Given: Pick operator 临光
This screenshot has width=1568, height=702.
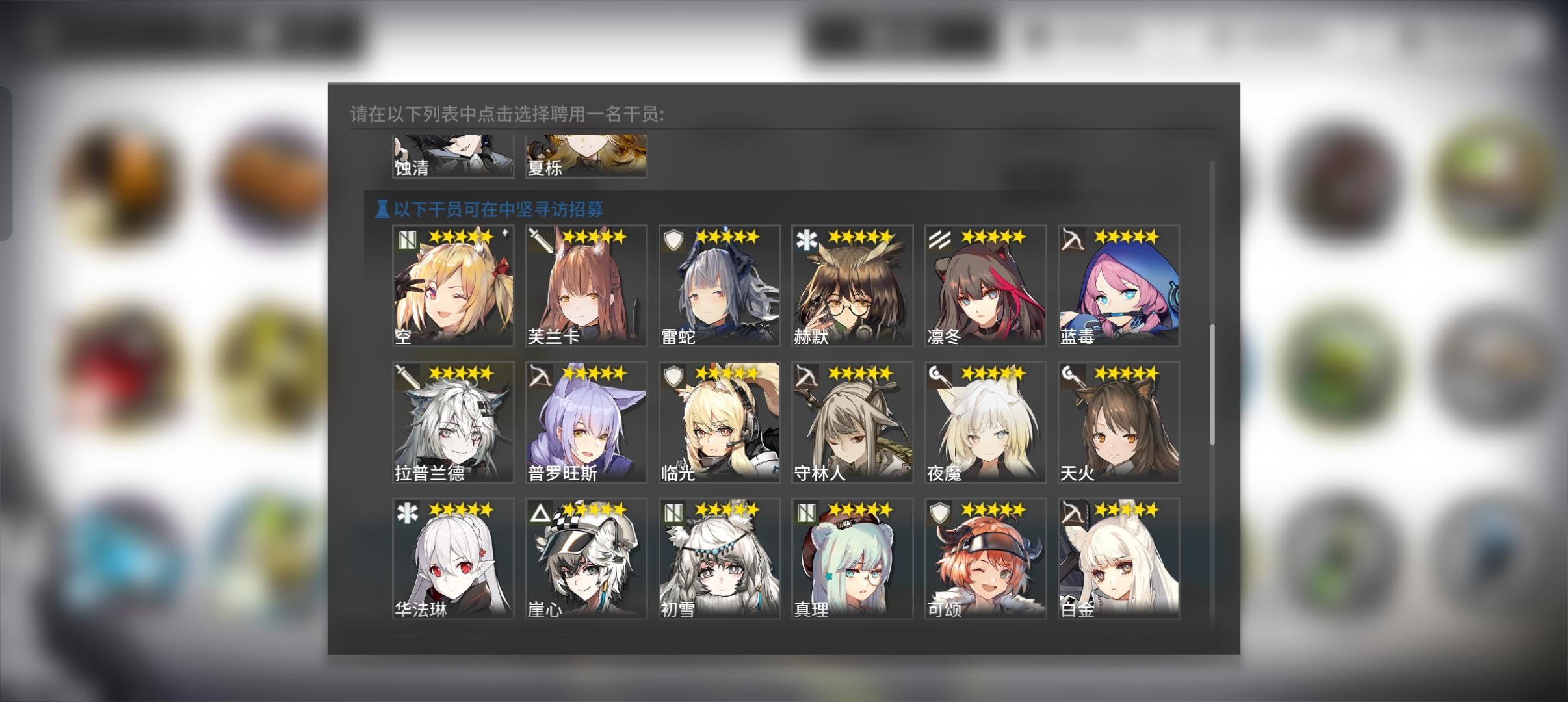Looking at the screenshot, I should pyautogui.click(x=719, y=421).
